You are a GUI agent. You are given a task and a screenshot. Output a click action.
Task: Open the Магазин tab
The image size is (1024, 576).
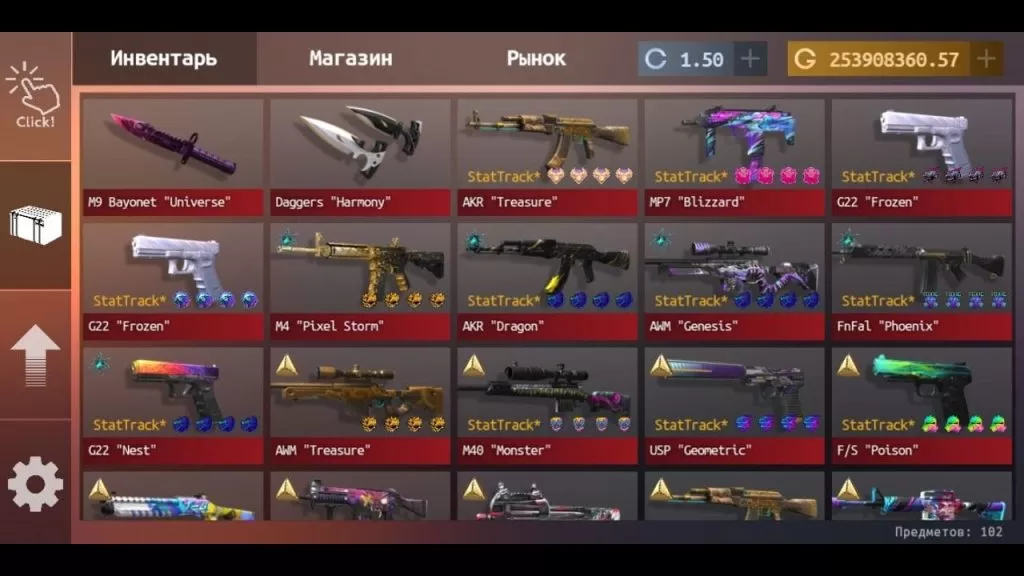click(x=350, y=58)
